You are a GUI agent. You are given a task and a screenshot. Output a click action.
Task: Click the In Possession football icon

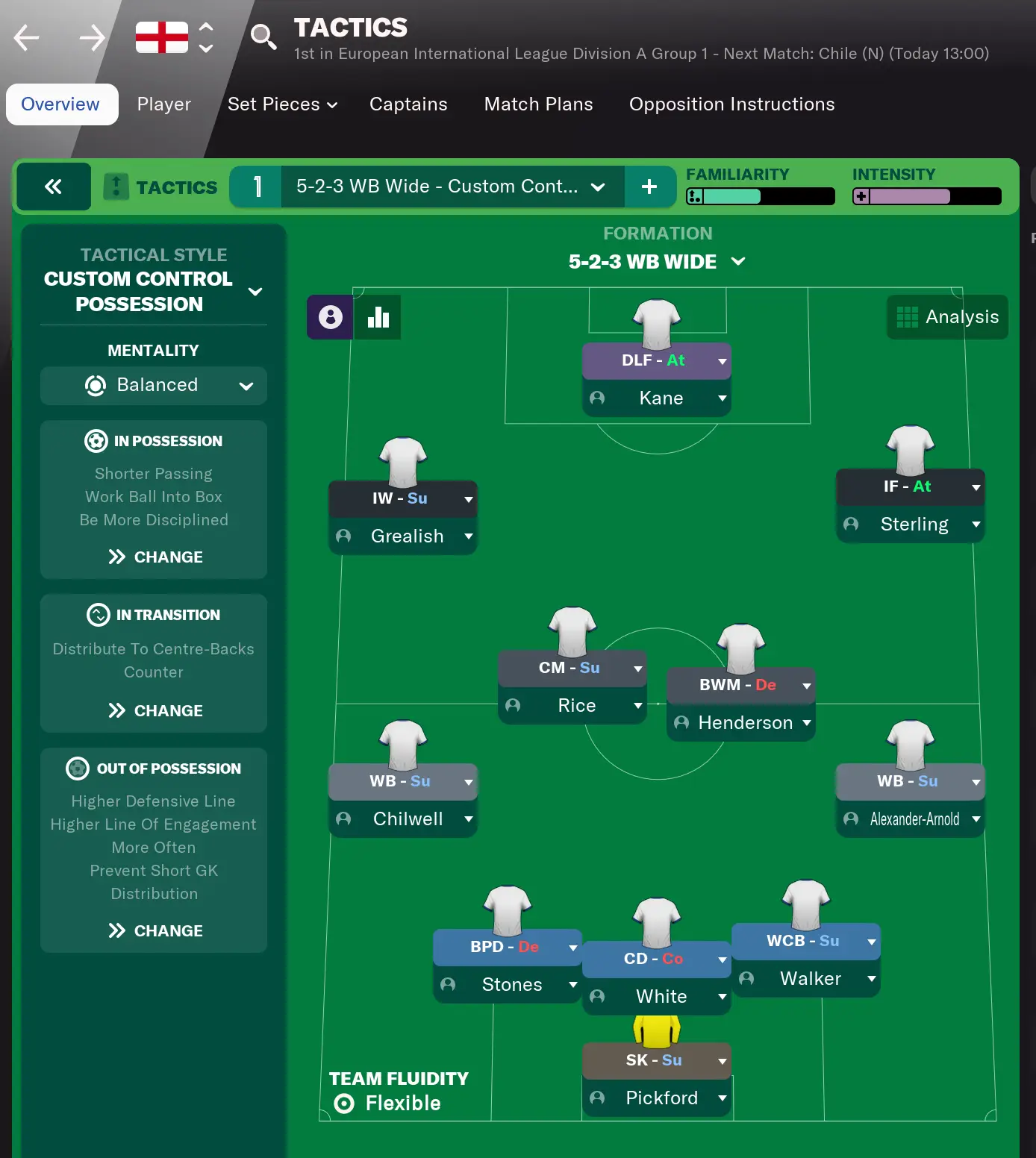coord(95,441)
